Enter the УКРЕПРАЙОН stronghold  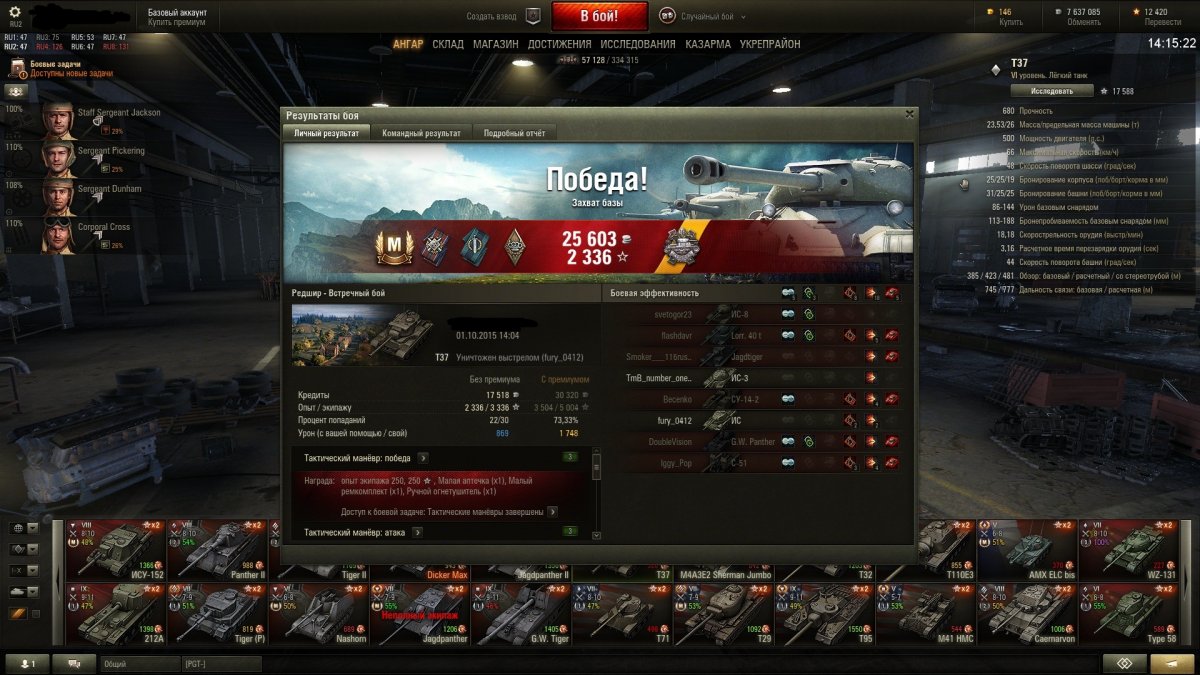point(770,44)
